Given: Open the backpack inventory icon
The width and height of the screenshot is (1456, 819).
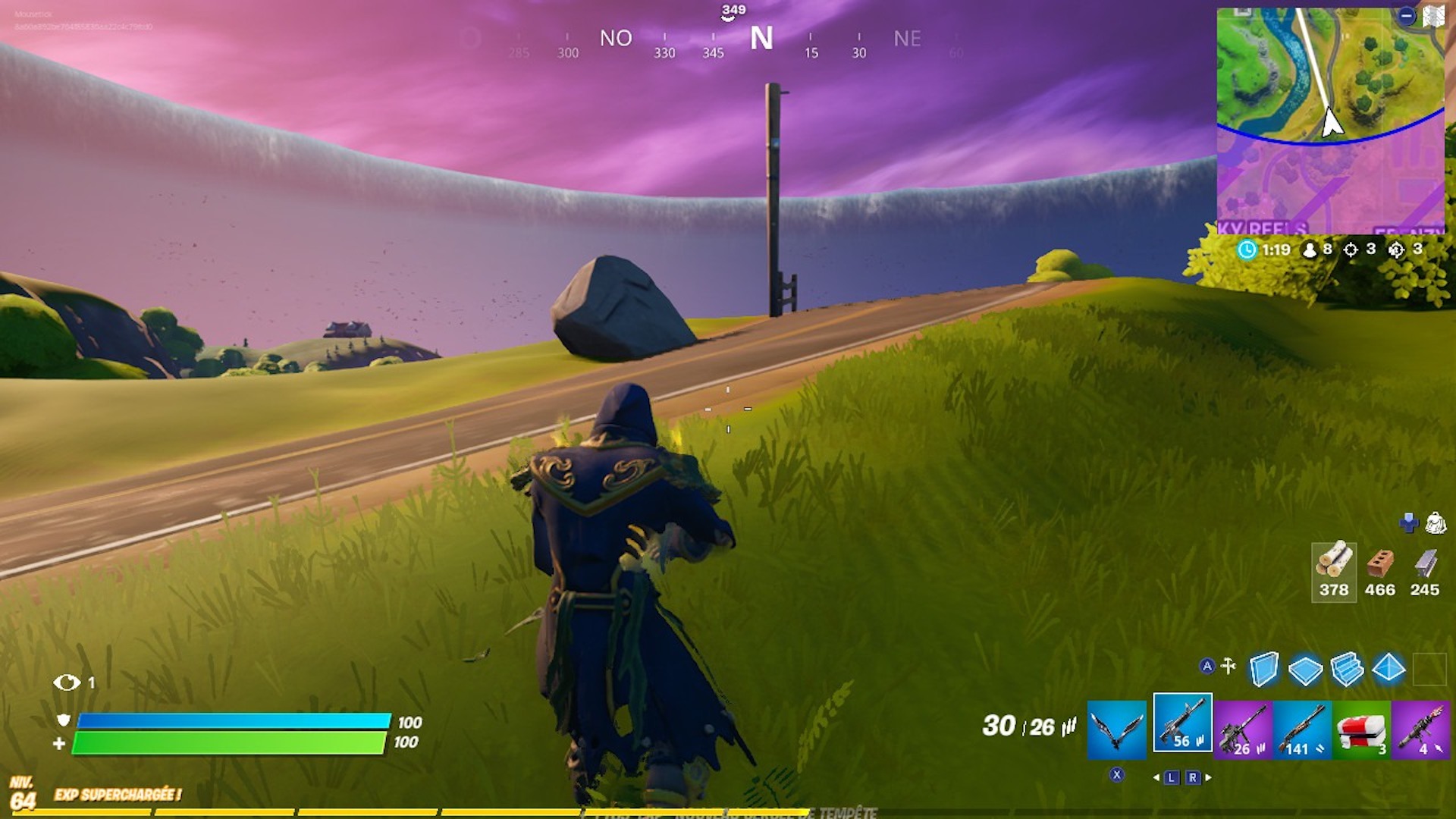Looking at the screenshot, I should [x=1436, y=522].
